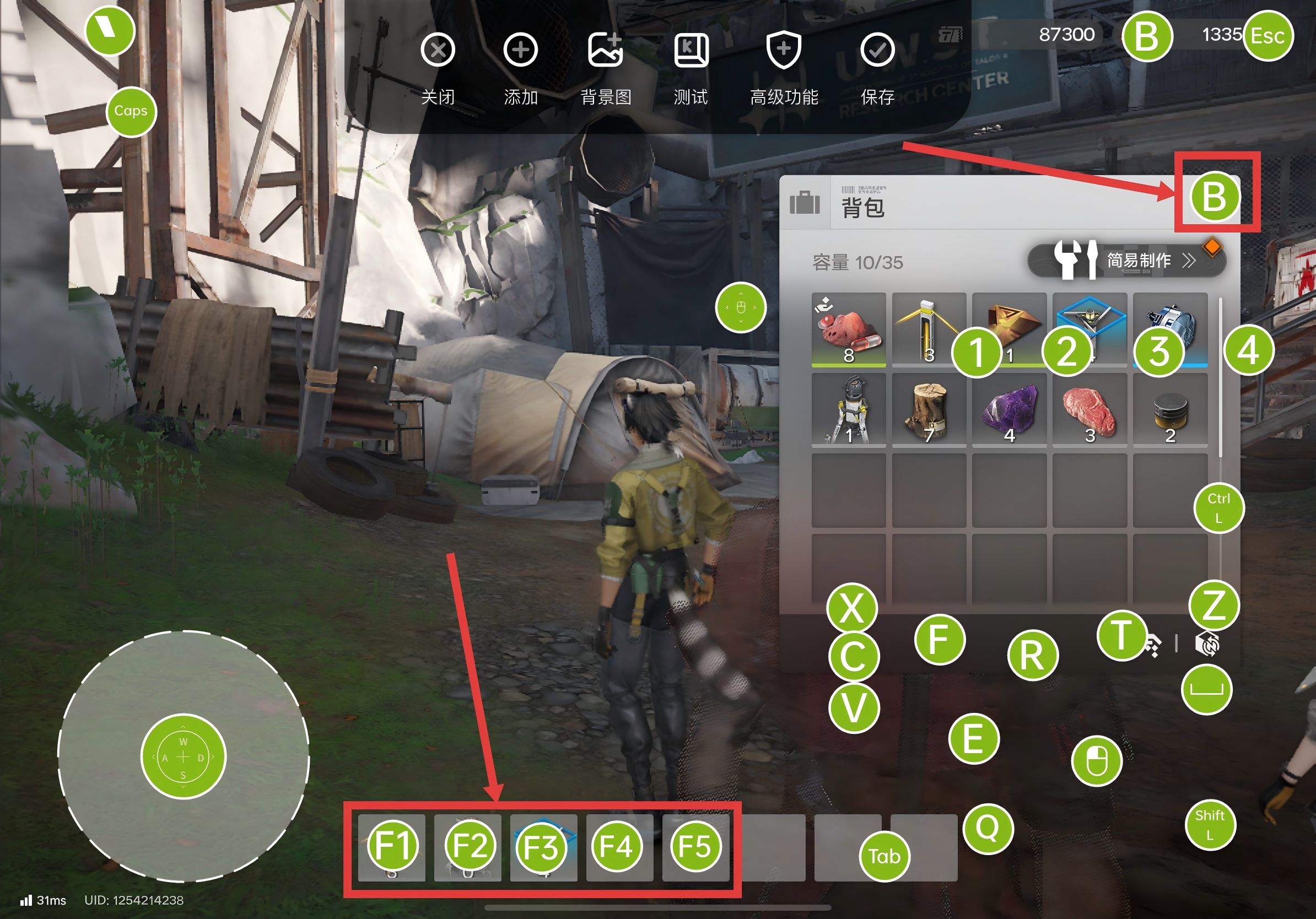The image size is (1316, 919).
Task: Tap the green Caps virtual key
Action: pos(131,111)
